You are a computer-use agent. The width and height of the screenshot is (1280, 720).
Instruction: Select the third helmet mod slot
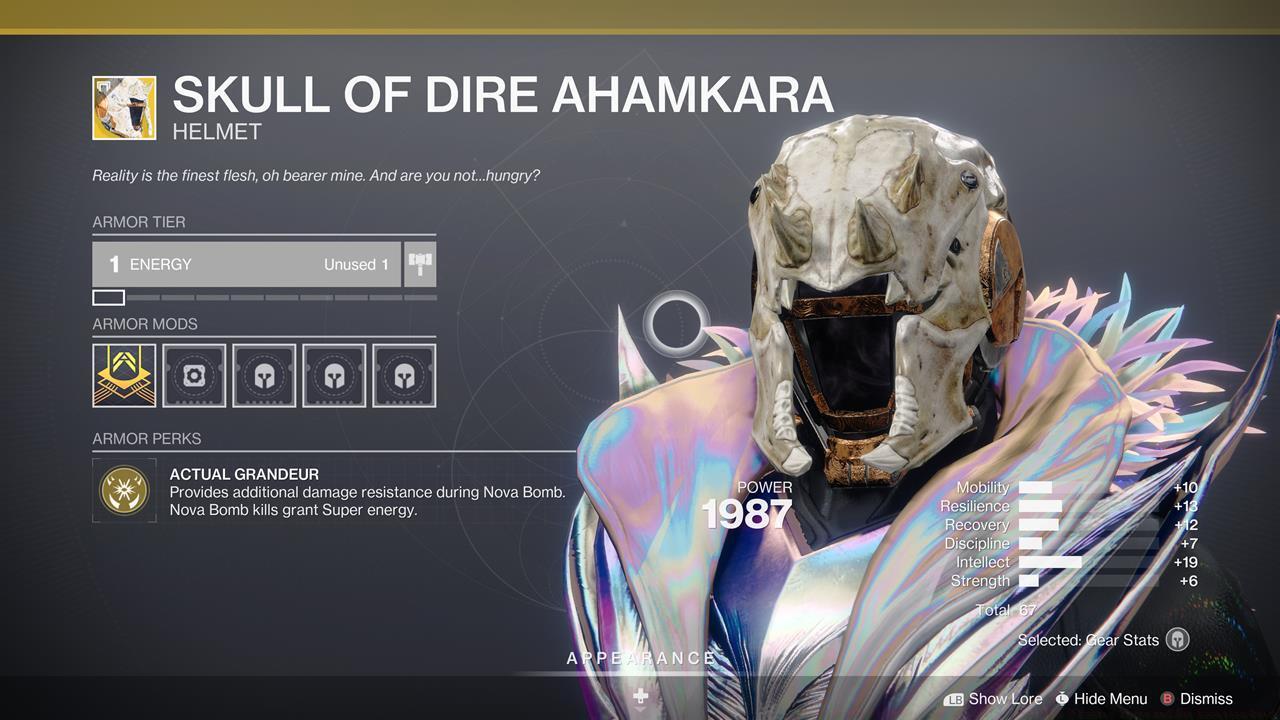pyautogui.click(x=404, y=374)
